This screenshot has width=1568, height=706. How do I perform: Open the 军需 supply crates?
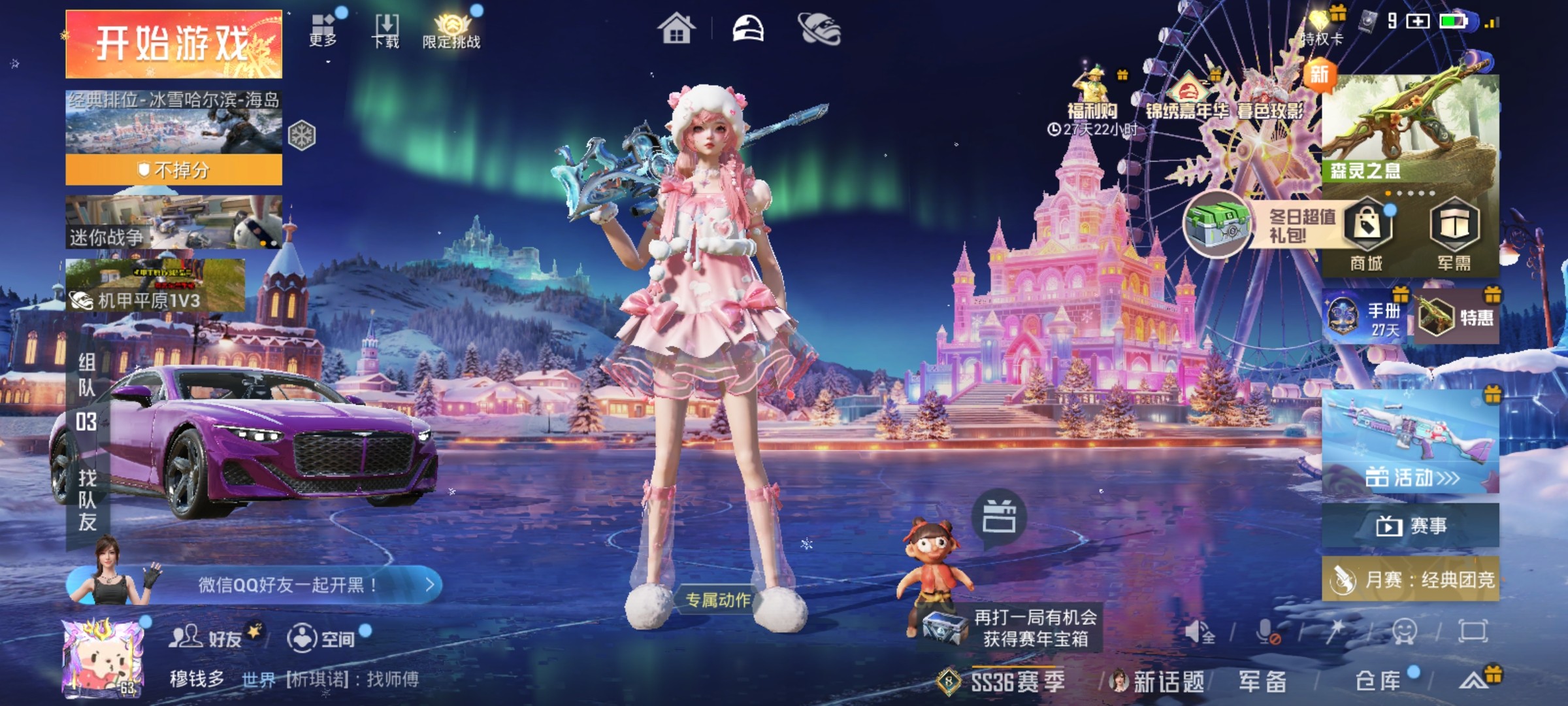[1454, 235]
